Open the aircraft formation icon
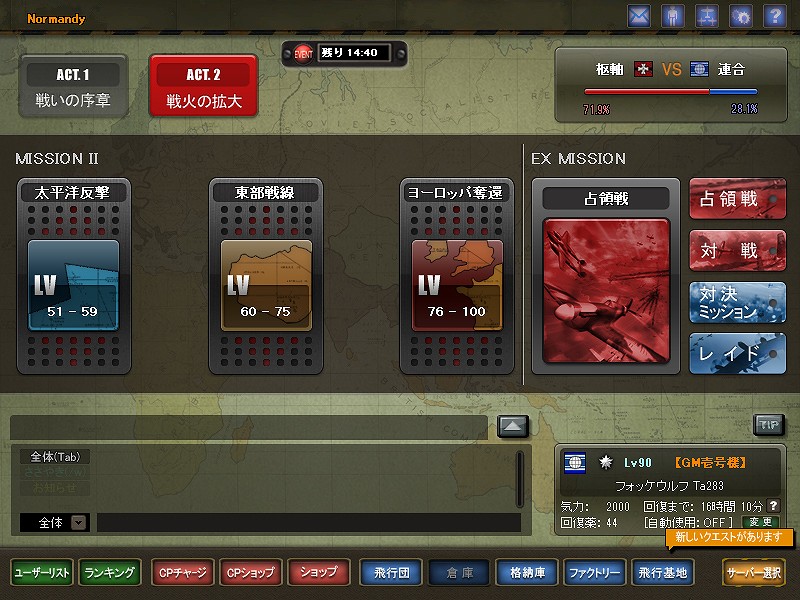The image size is (800, 600). [706, 16]
